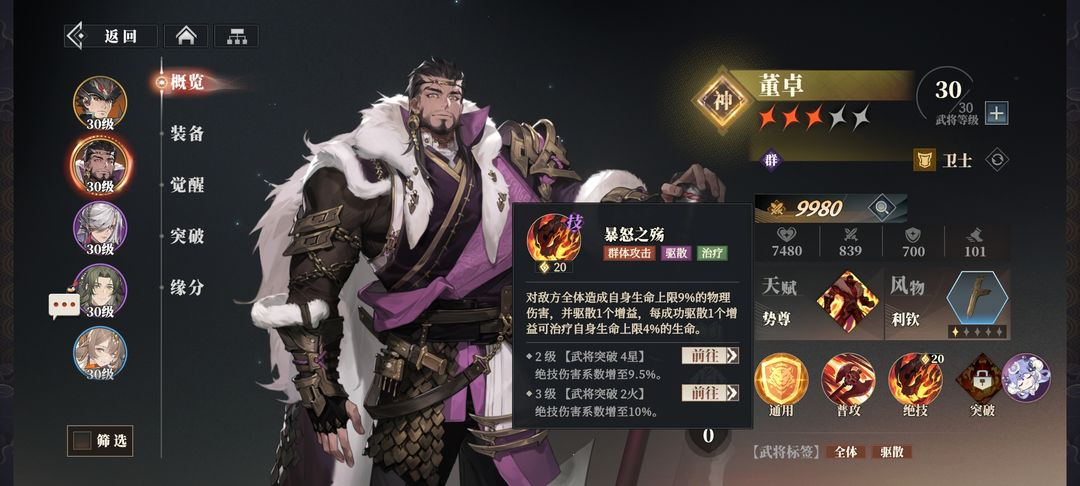Screen dimensions: 1080x486
Task: Switch to the 觉醒 awakening tab
Action: tap(187, 184)
